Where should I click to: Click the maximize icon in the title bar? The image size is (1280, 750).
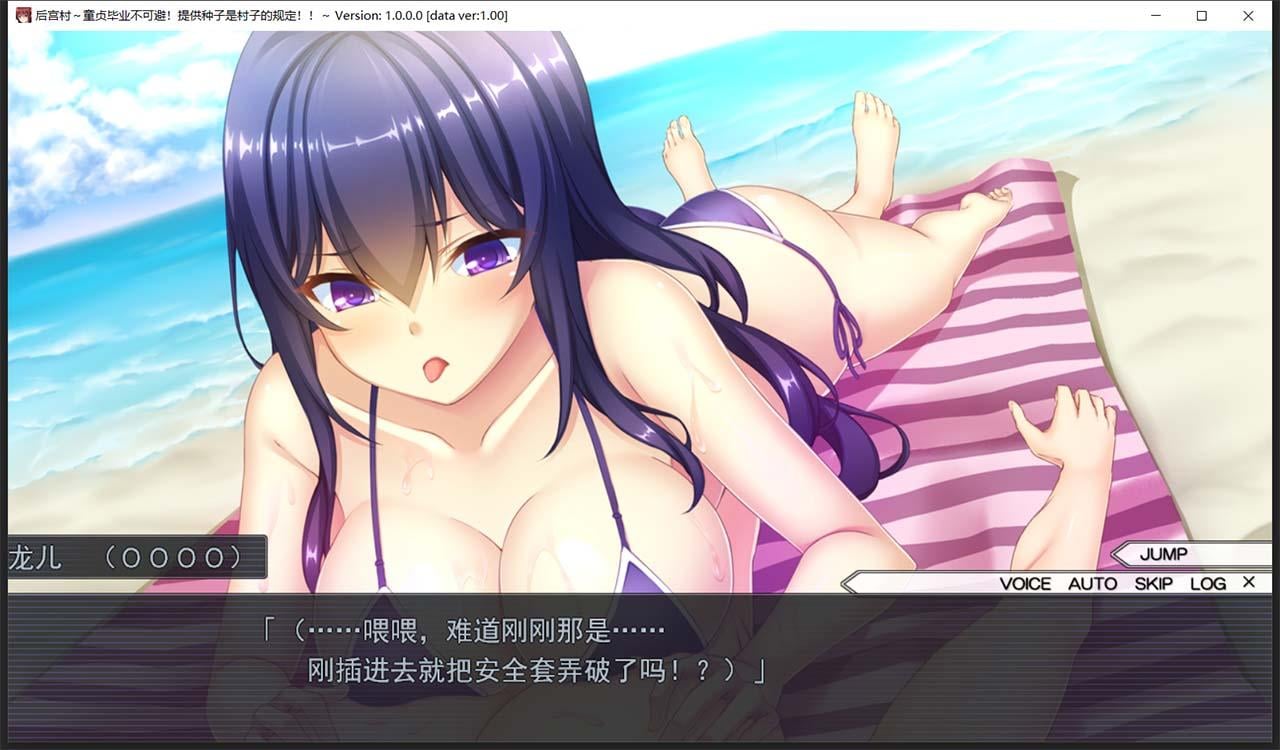(x=1200, y=16)
